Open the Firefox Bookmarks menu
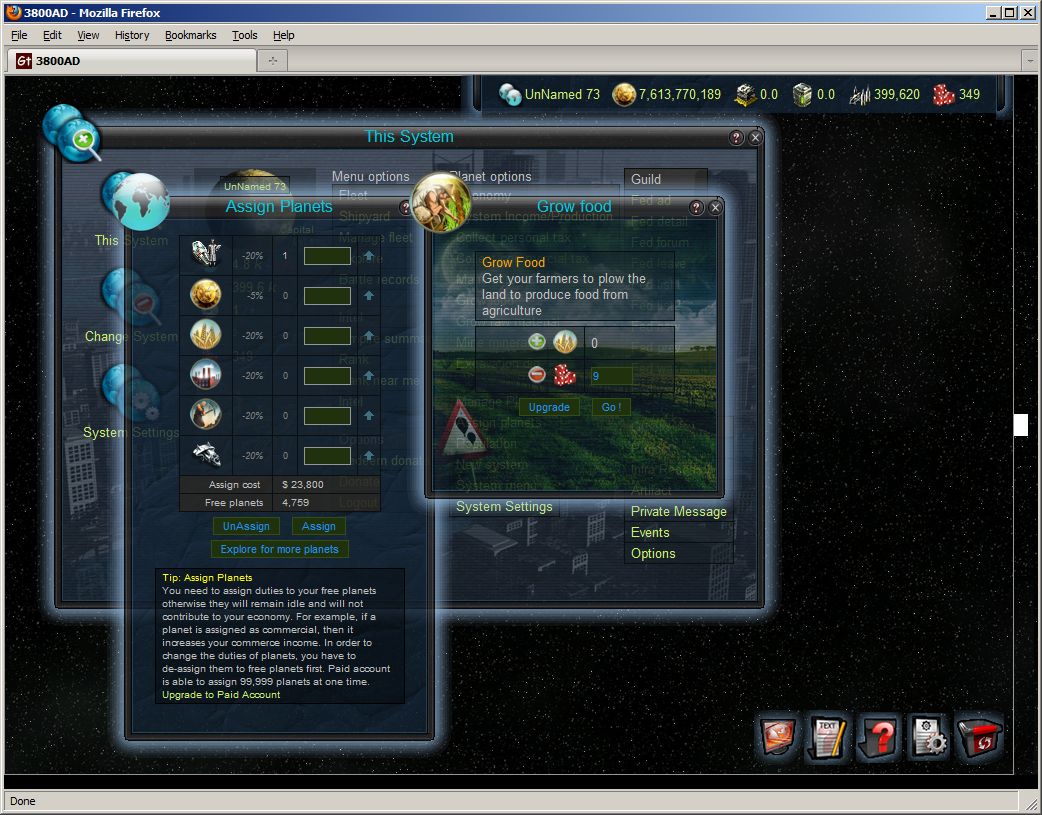 (190, 35)
